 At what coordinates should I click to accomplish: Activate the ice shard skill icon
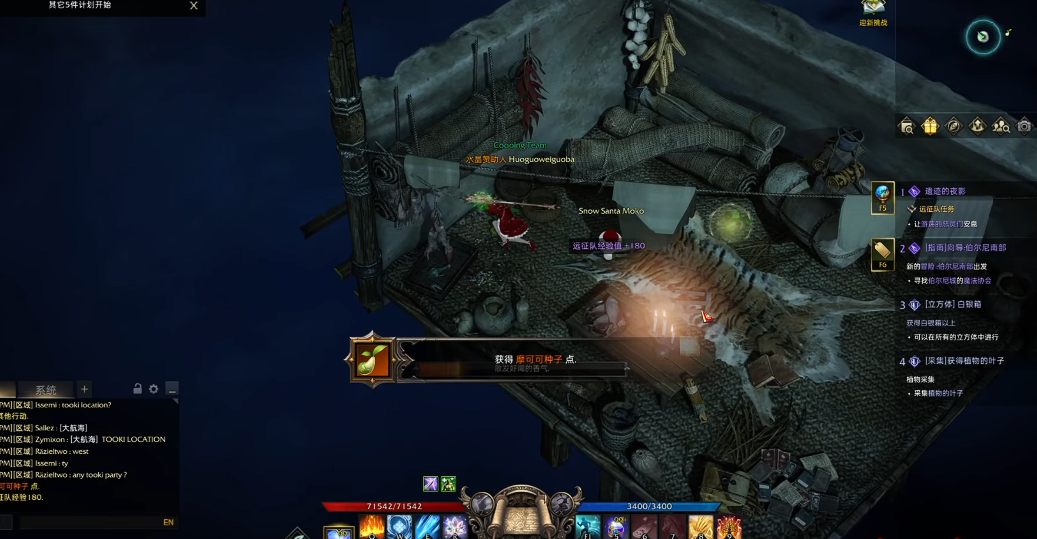427,527
